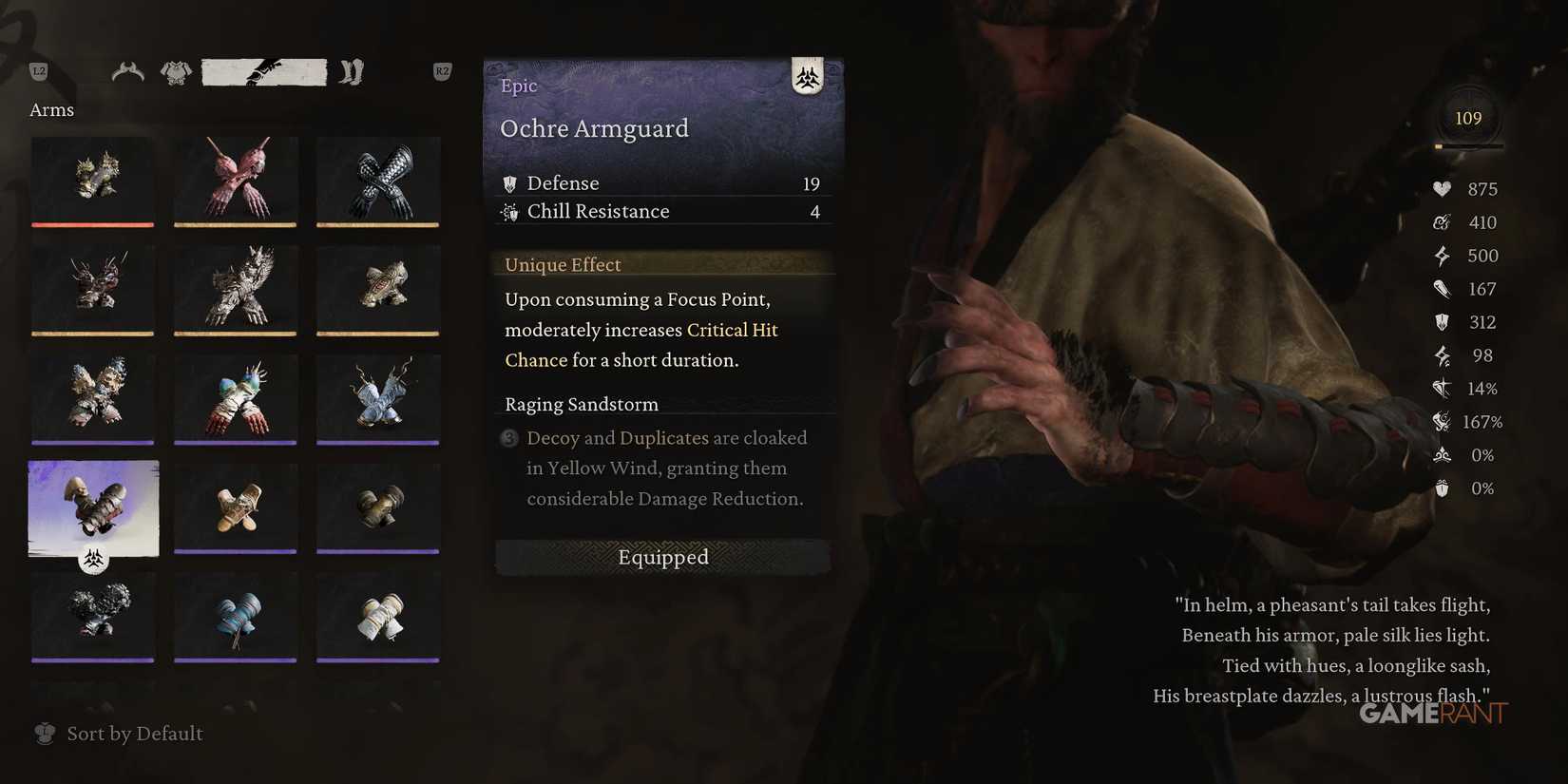Select the pink clawed armguard thumbnail
This screenshot has width=1568, height=784.
(235, 182)
